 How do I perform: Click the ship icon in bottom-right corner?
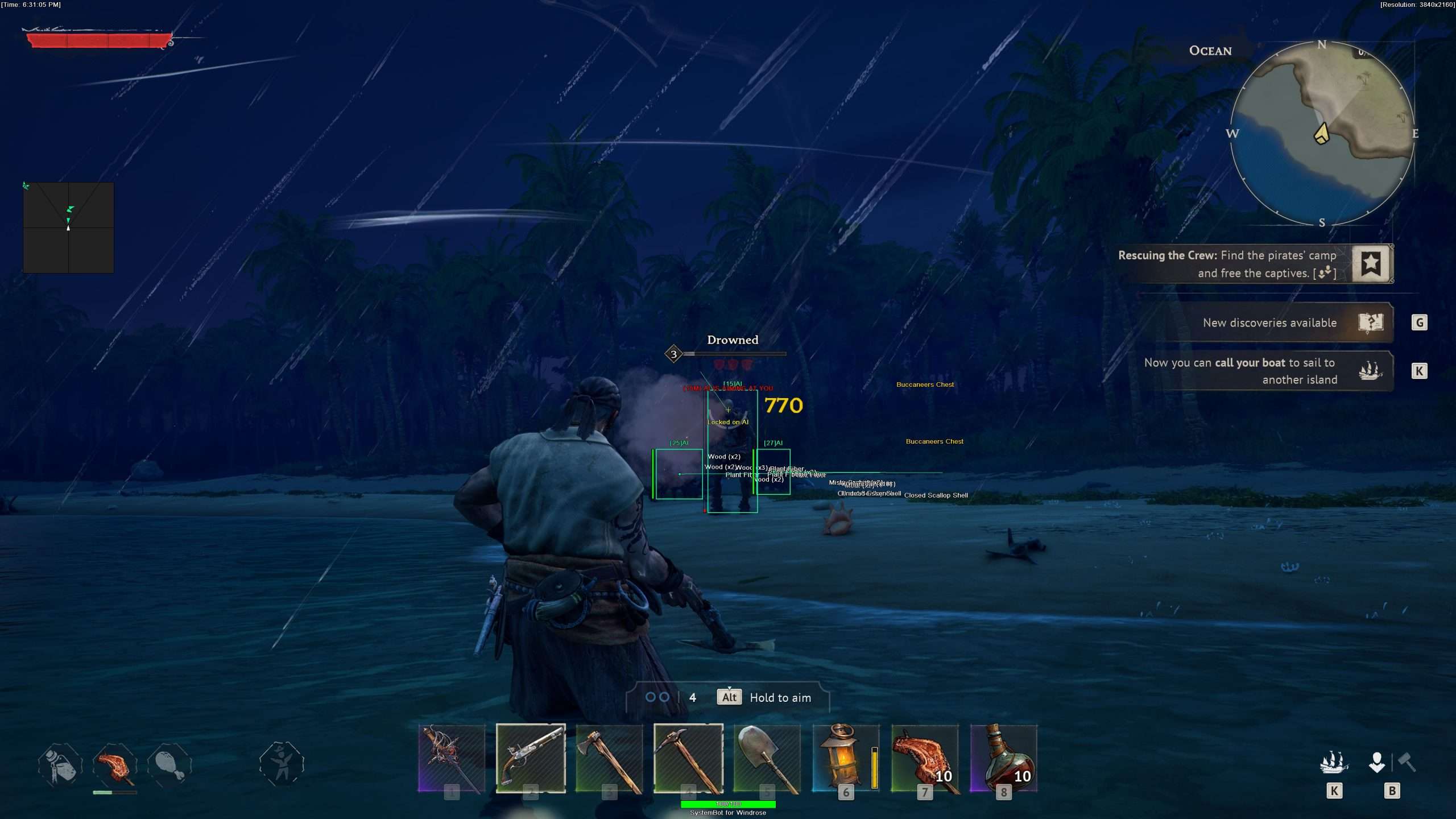[1334, 763]
